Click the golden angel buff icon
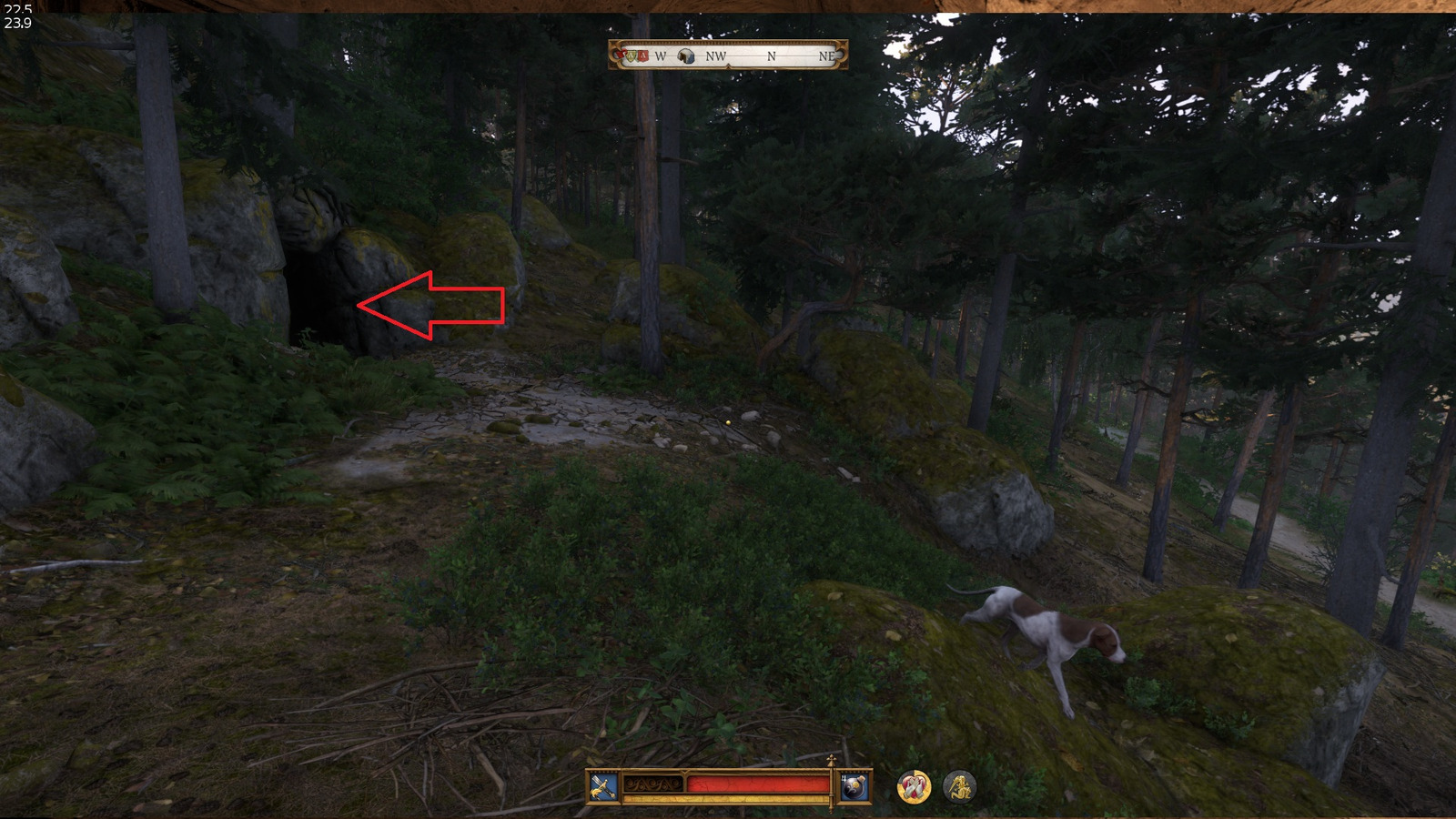 (x=958, y=788)
